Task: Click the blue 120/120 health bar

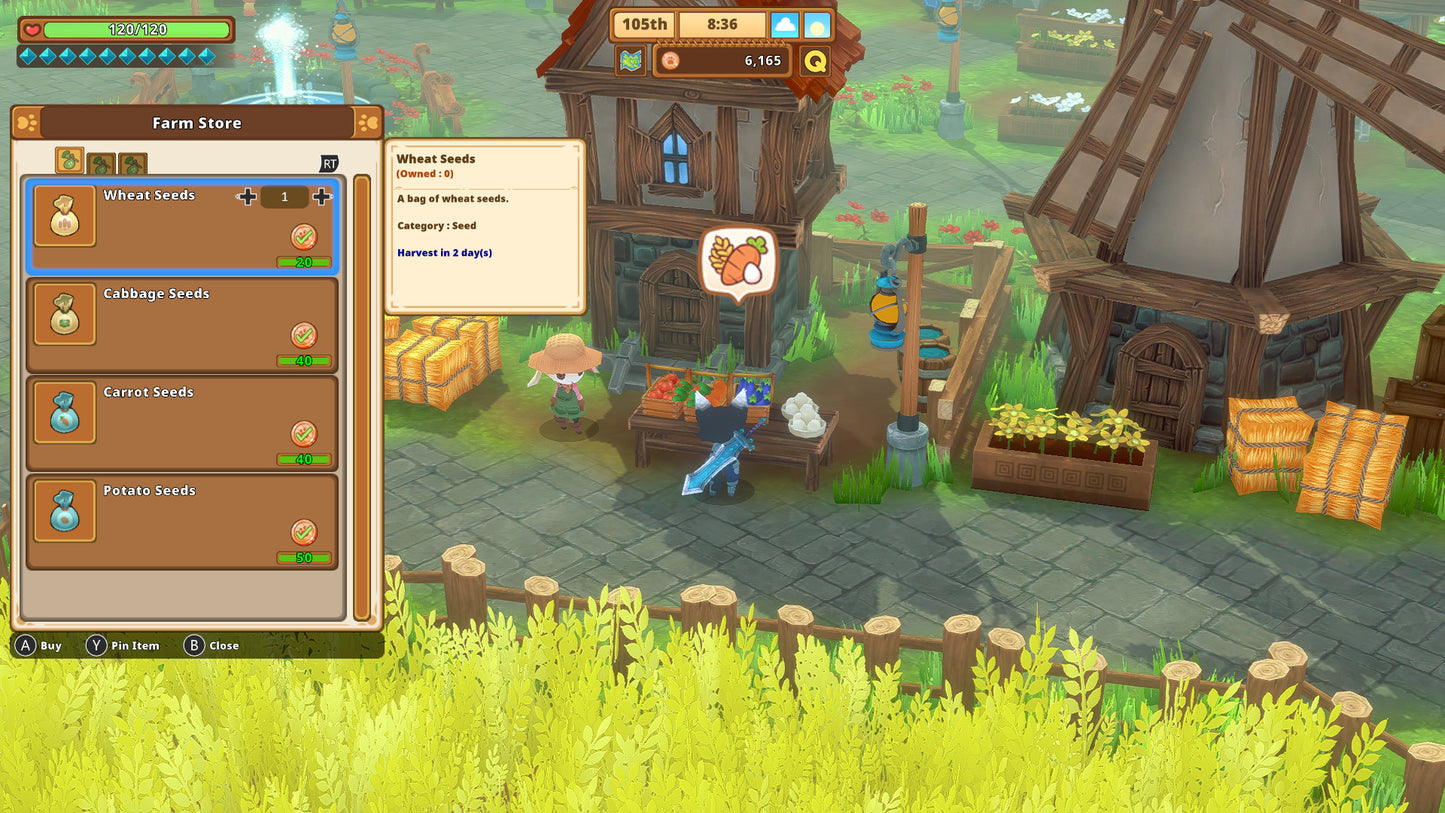Action: 130,30
